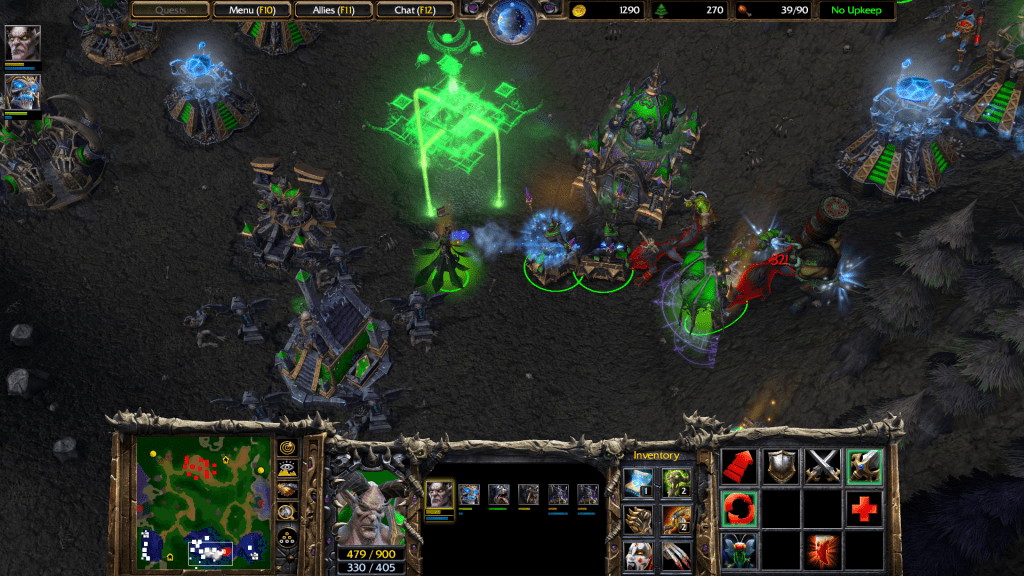Screen dimensions: 1024x576
Task: Use the claw item in inventory
Action: (676, 553)
